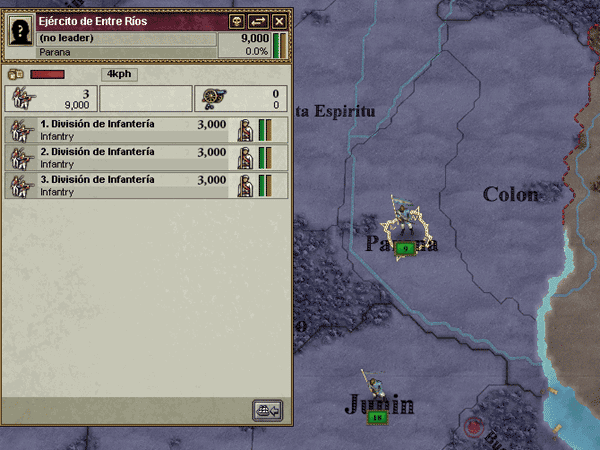This screenshot has width=600, height=450.
Task: Open the reorganize army arrows button
Action: [x=258, y=21]
